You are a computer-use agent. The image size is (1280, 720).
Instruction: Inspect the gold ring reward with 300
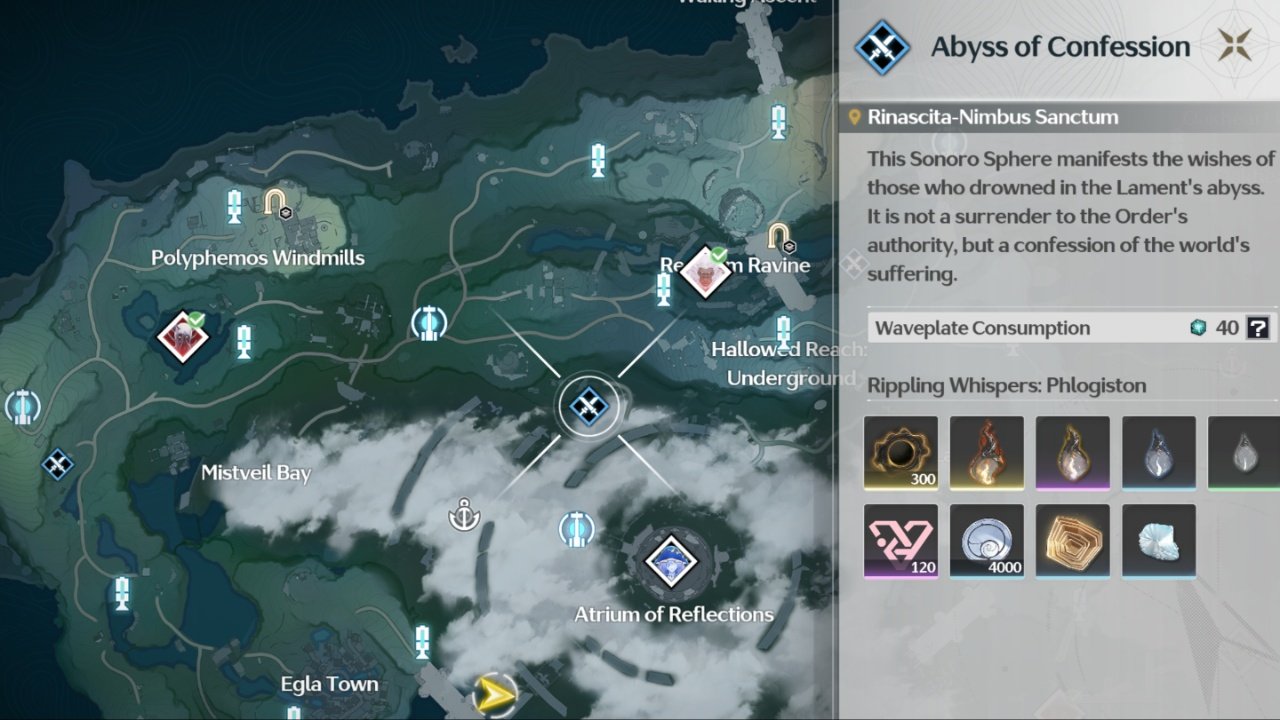point(901,453)
